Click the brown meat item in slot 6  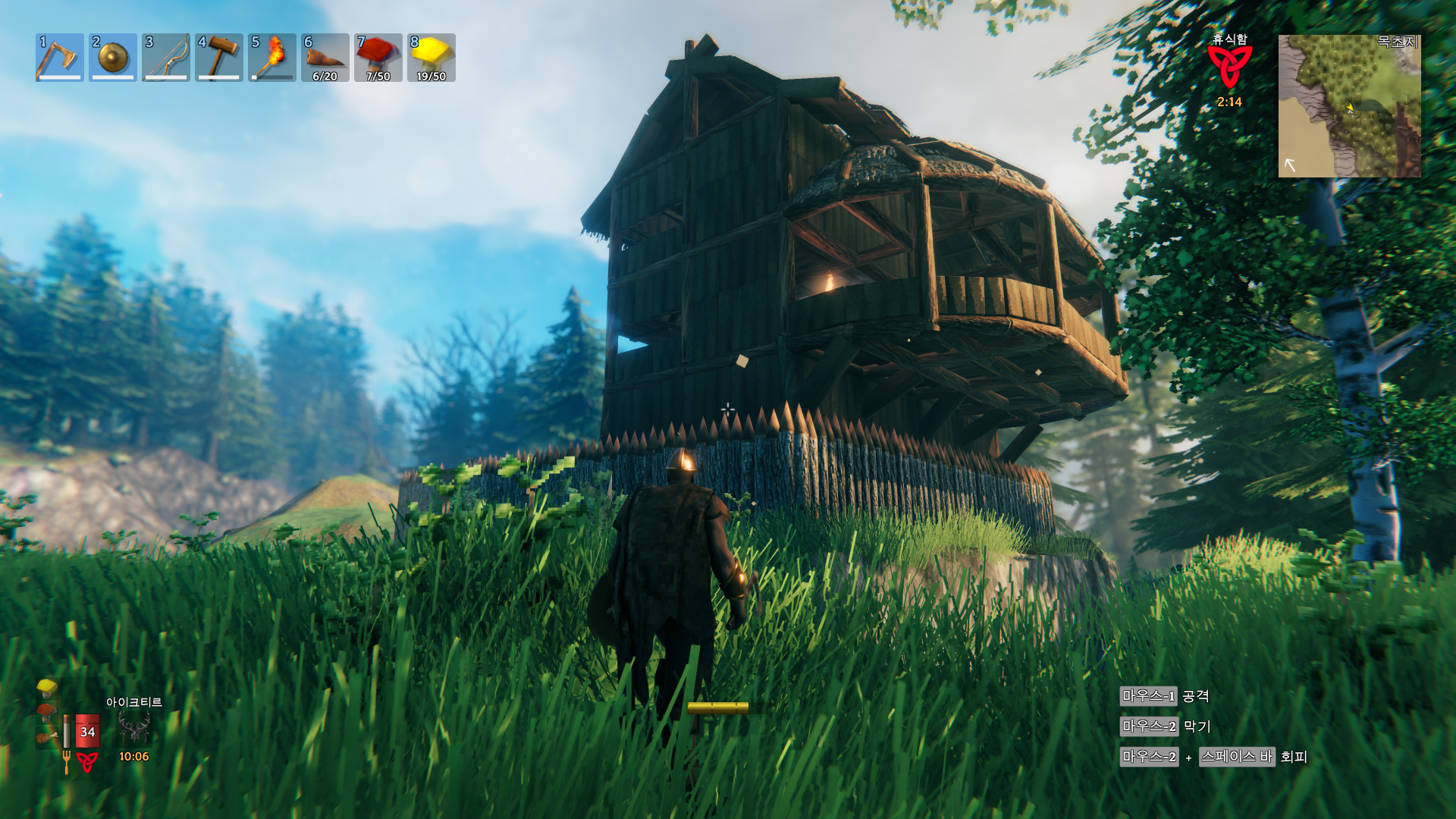(325, 58)
